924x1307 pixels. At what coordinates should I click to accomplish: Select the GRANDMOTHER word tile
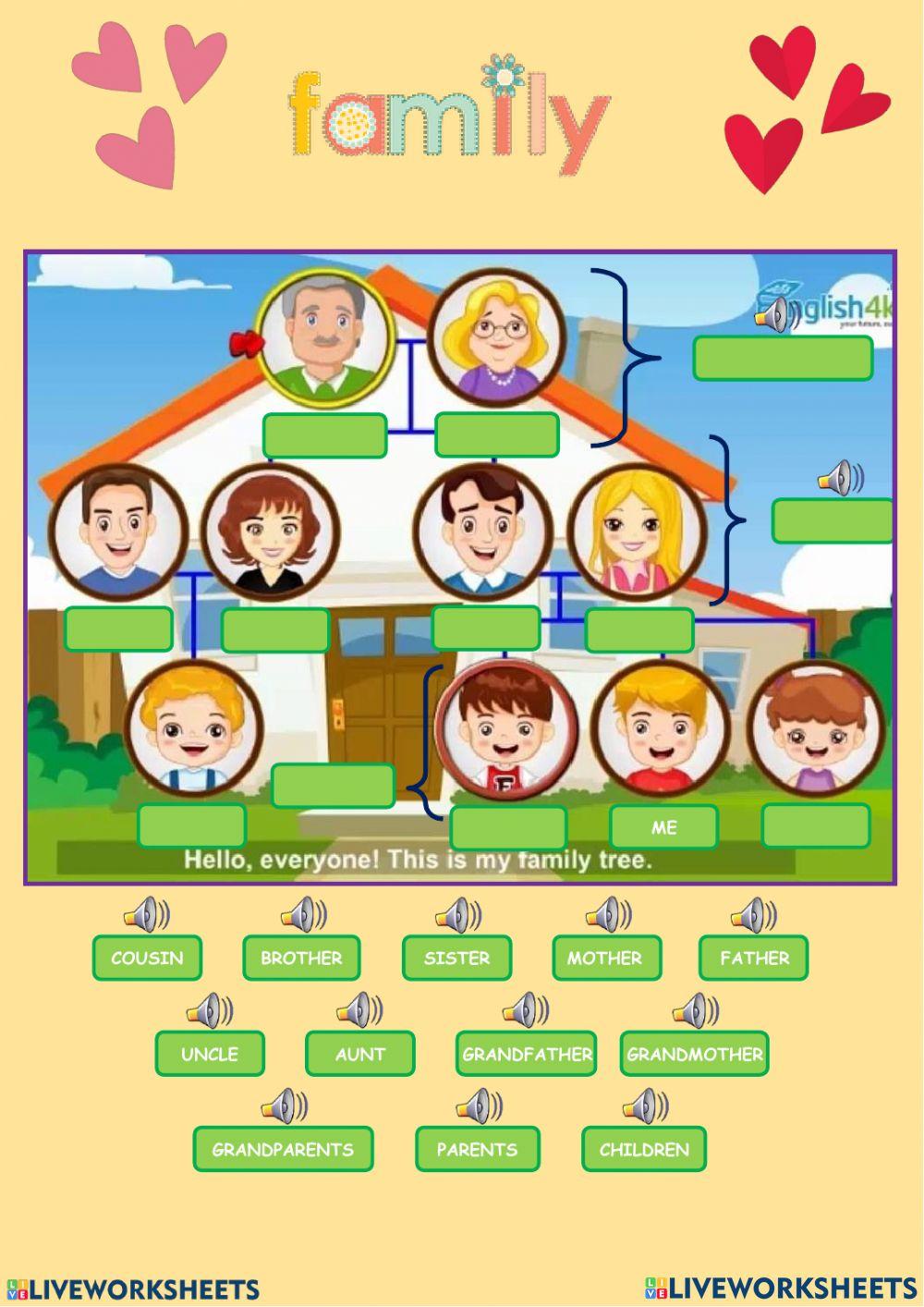pyautogui.click(x=694, y=1054)
